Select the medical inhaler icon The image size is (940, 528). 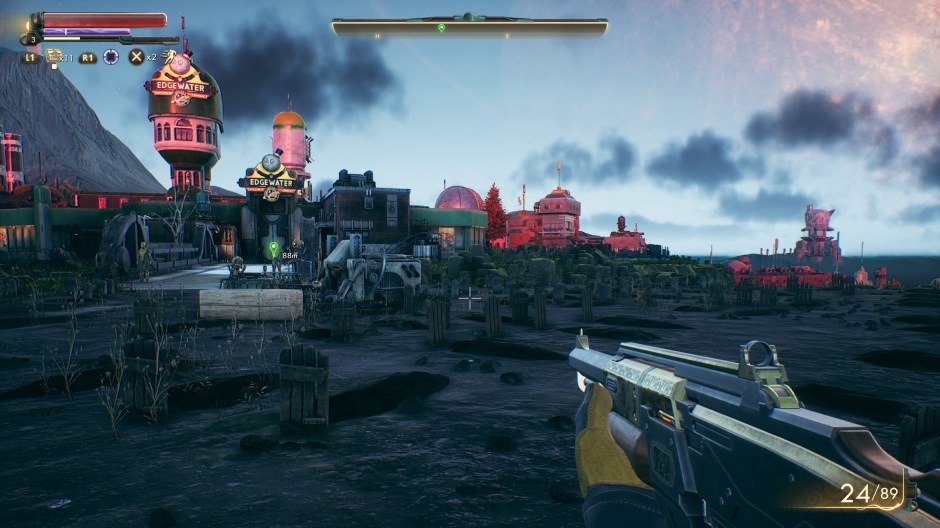pos(54,56)
